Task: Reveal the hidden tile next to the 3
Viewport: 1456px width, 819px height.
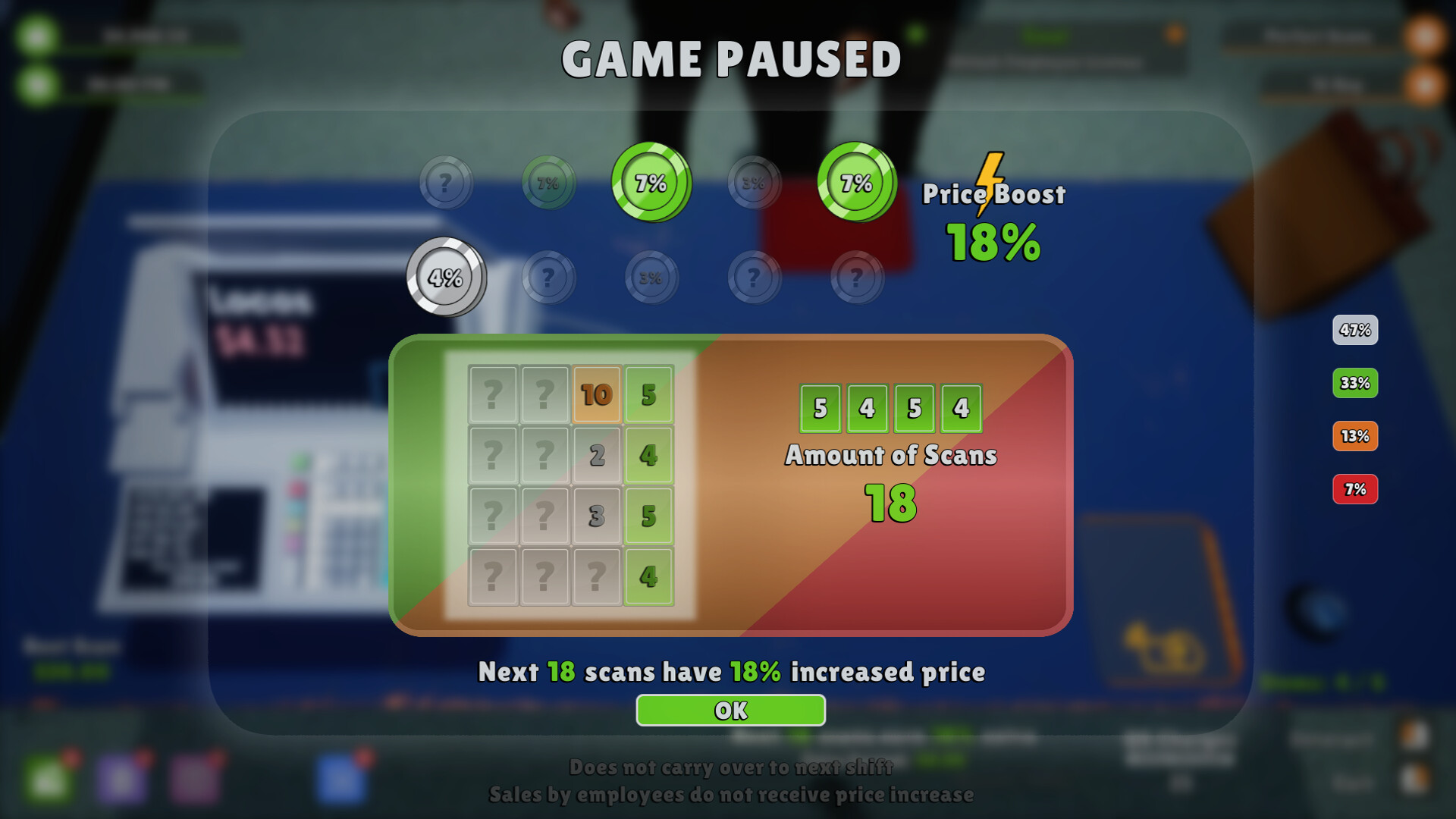Action: [x=544, y=514]
